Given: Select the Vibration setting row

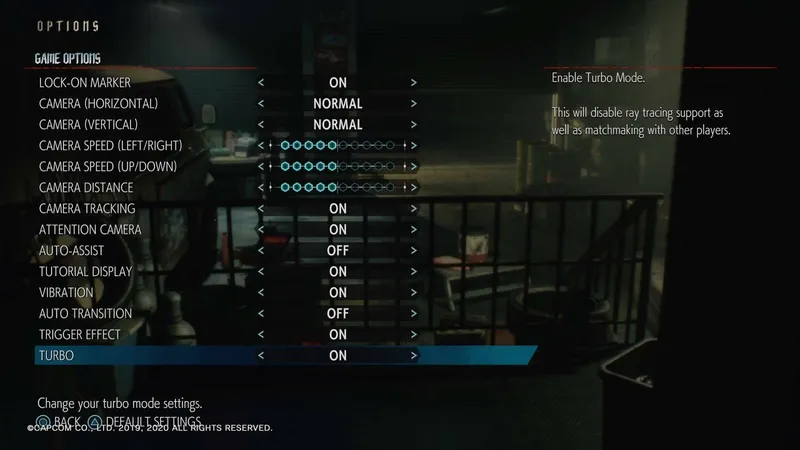Looking at the screenshot, I should 66,293.
